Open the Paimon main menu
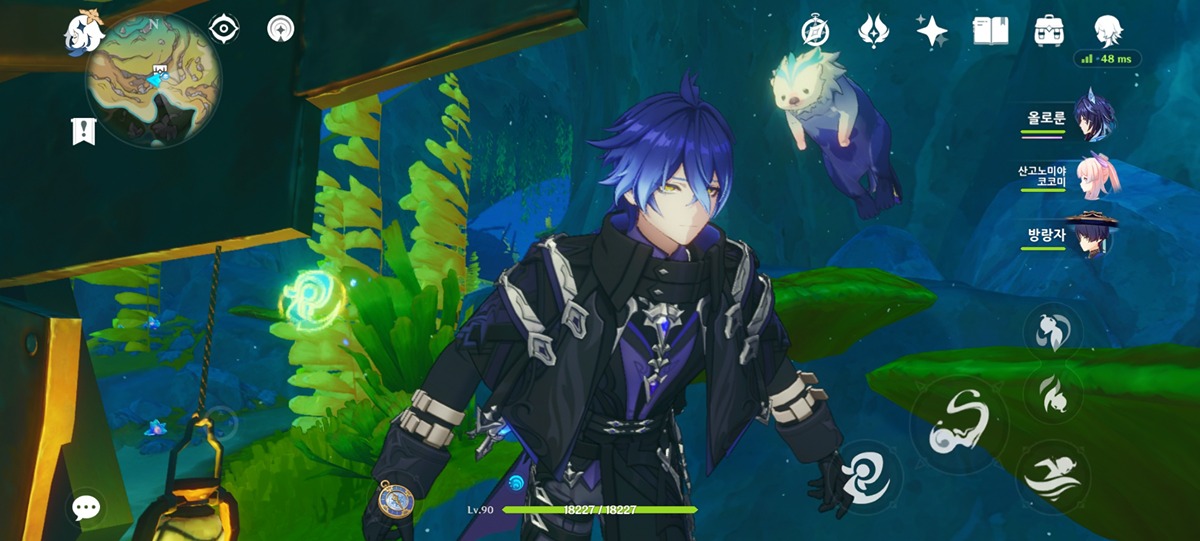Image resolution: width=1200 pixels, height=541 pixels. [x=82, y=33]
